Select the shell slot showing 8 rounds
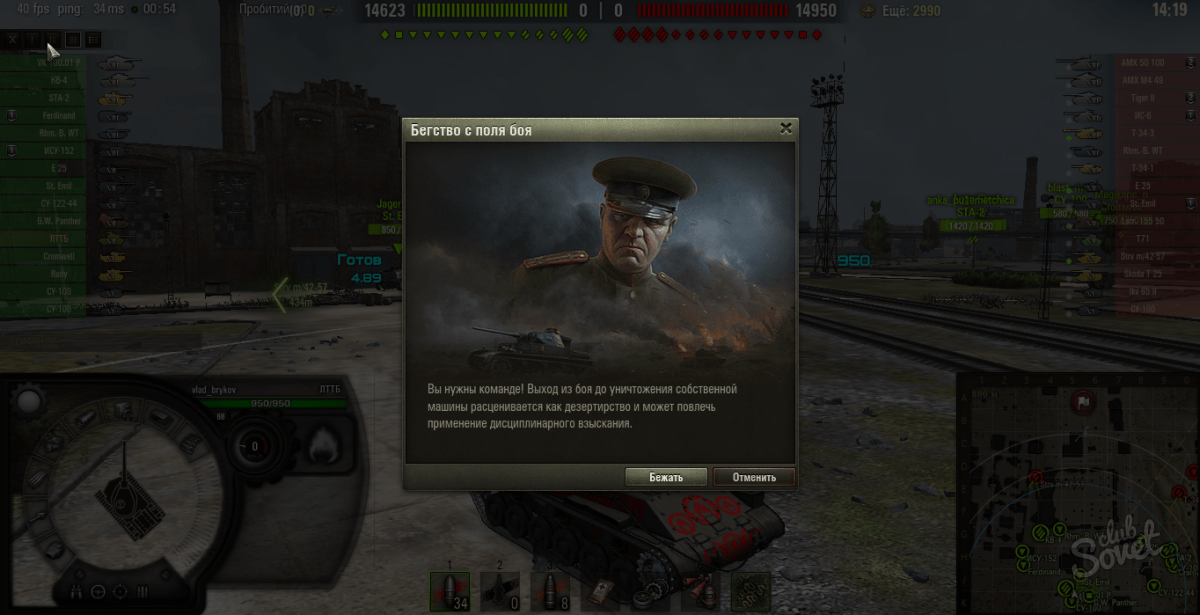The height and width of the screenshot is (615, 1200). (550, 590)
